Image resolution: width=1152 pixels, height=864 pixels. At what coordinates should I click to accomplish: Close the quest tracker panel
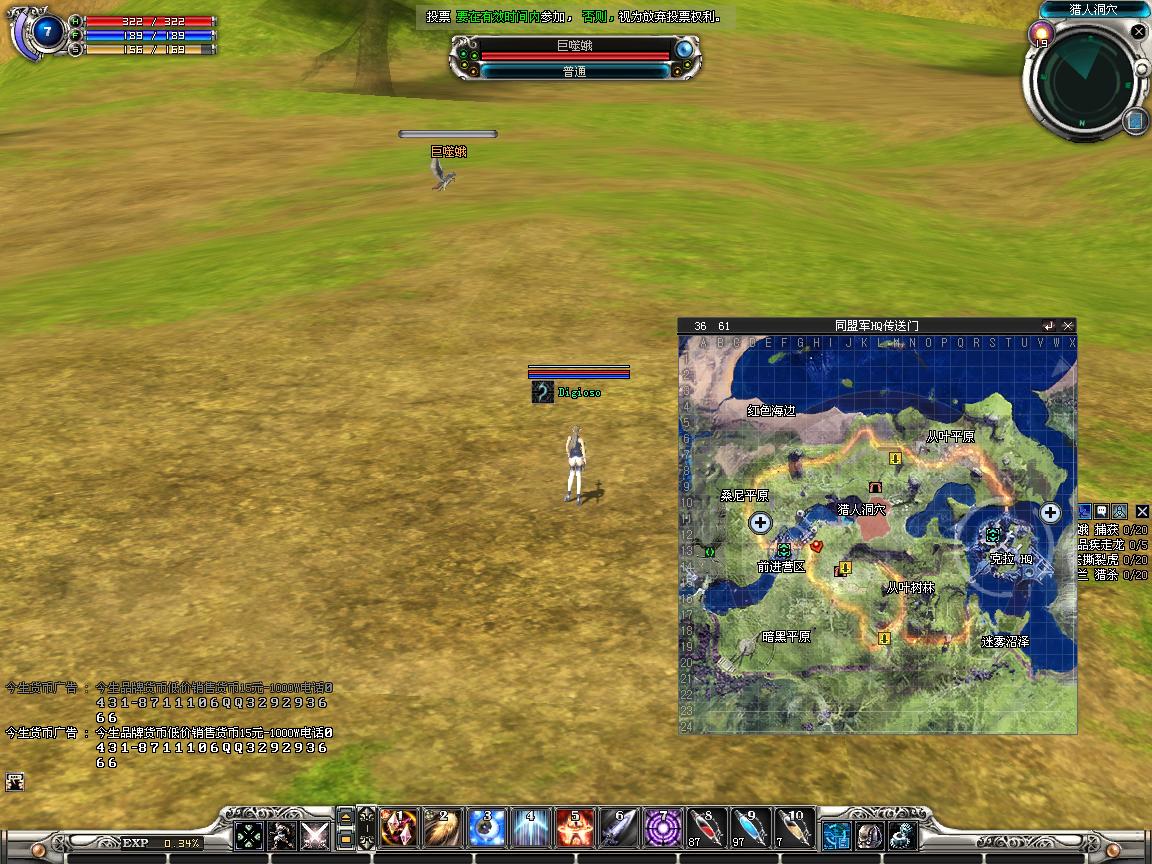tap(1142, 512)
